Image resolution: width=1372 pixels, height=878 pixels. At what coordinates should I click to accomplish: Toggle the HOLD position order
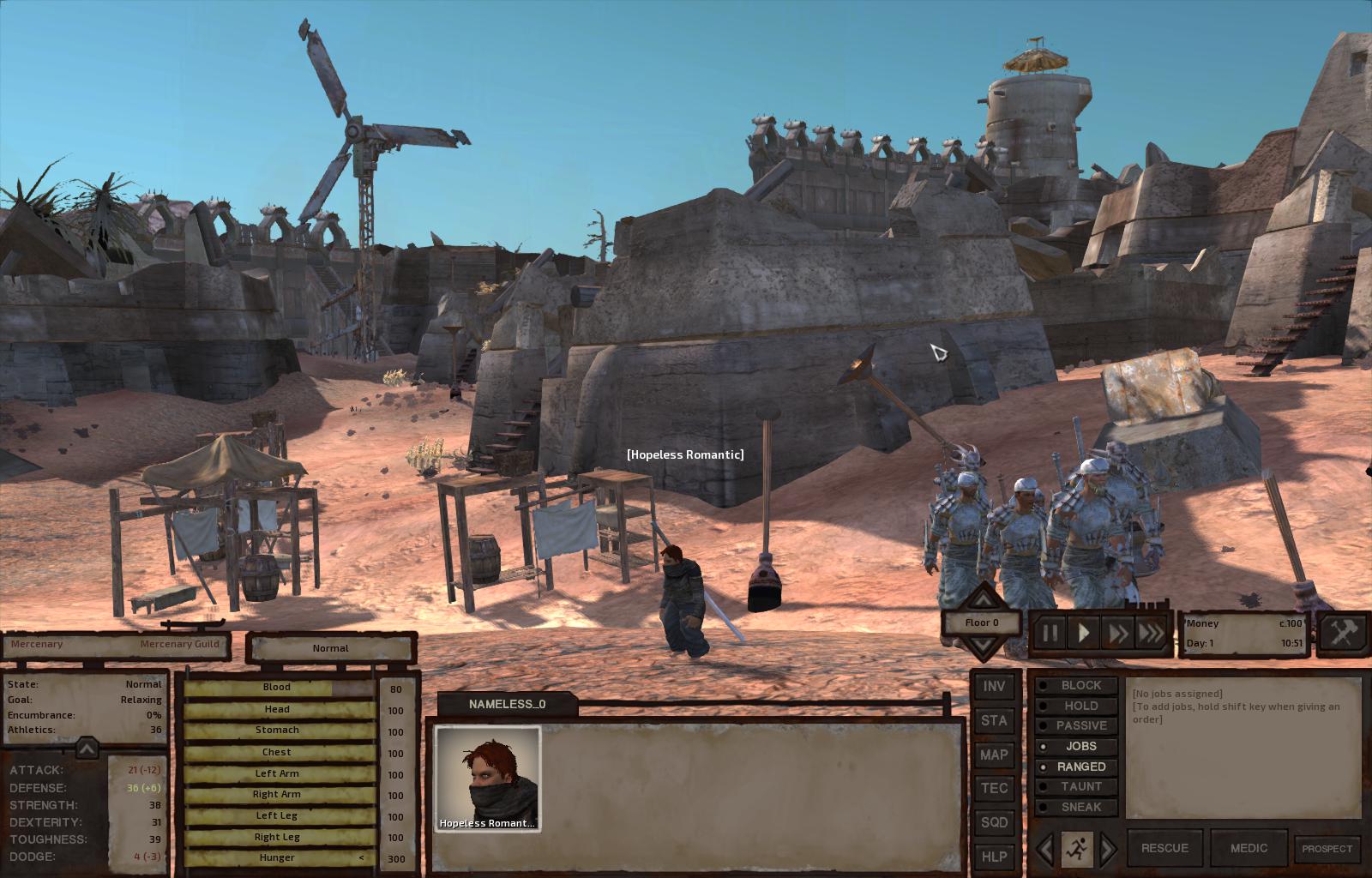point(1077,706)
